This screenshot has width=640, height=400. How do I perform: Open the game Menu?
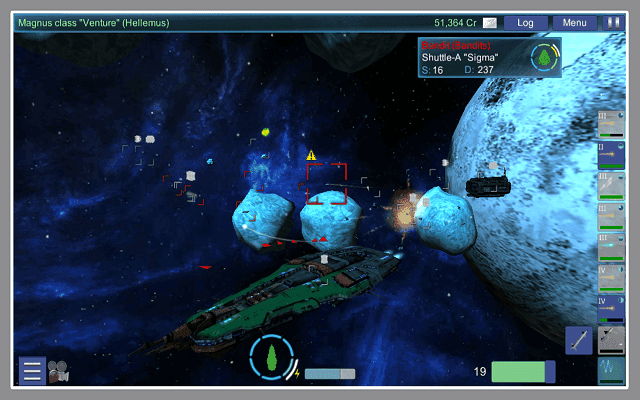[574, 22]
